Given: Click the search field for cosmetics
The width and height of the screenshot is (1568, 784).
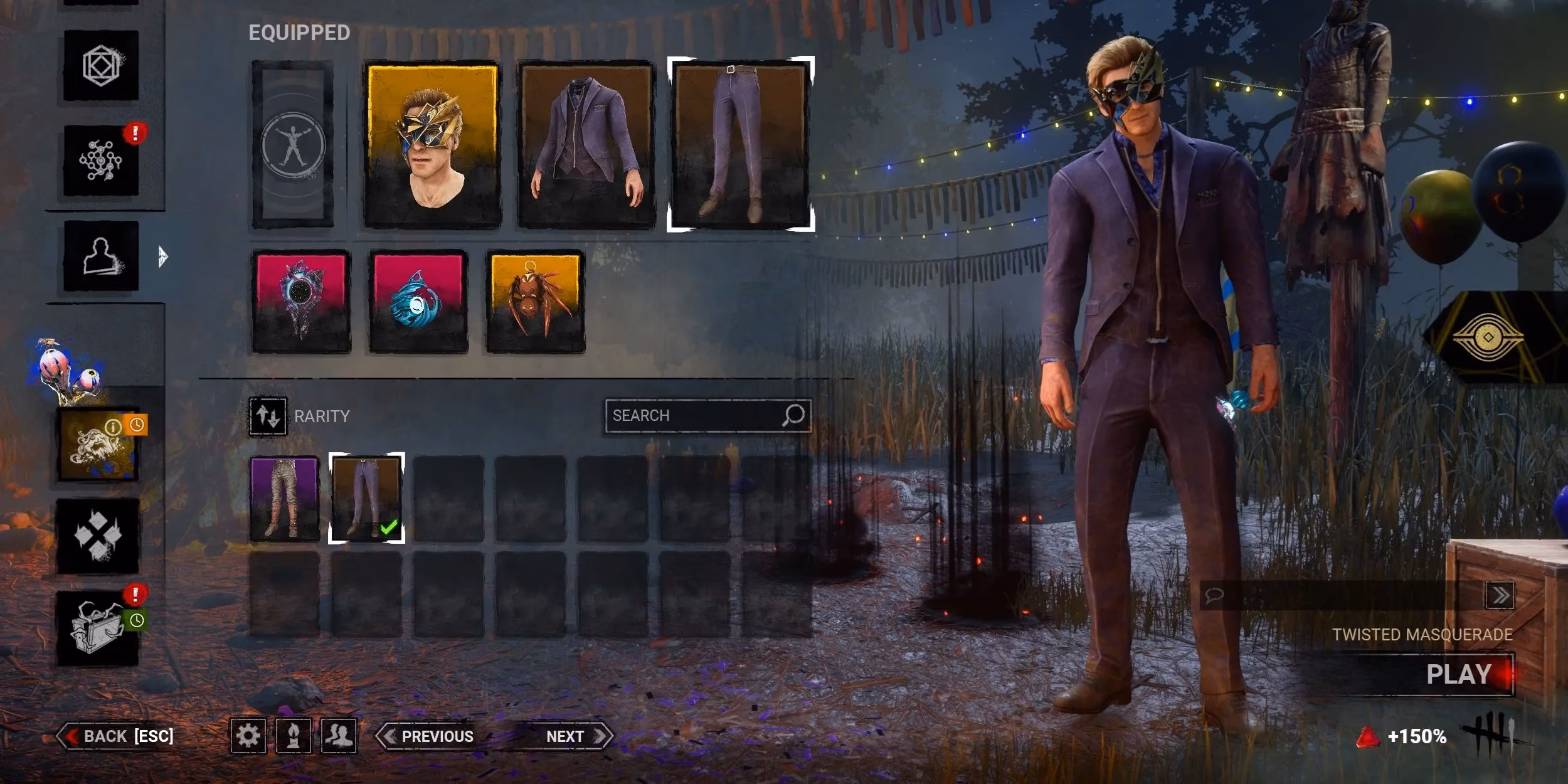Looking at the screenshot, I should click(x=693, y=415).
